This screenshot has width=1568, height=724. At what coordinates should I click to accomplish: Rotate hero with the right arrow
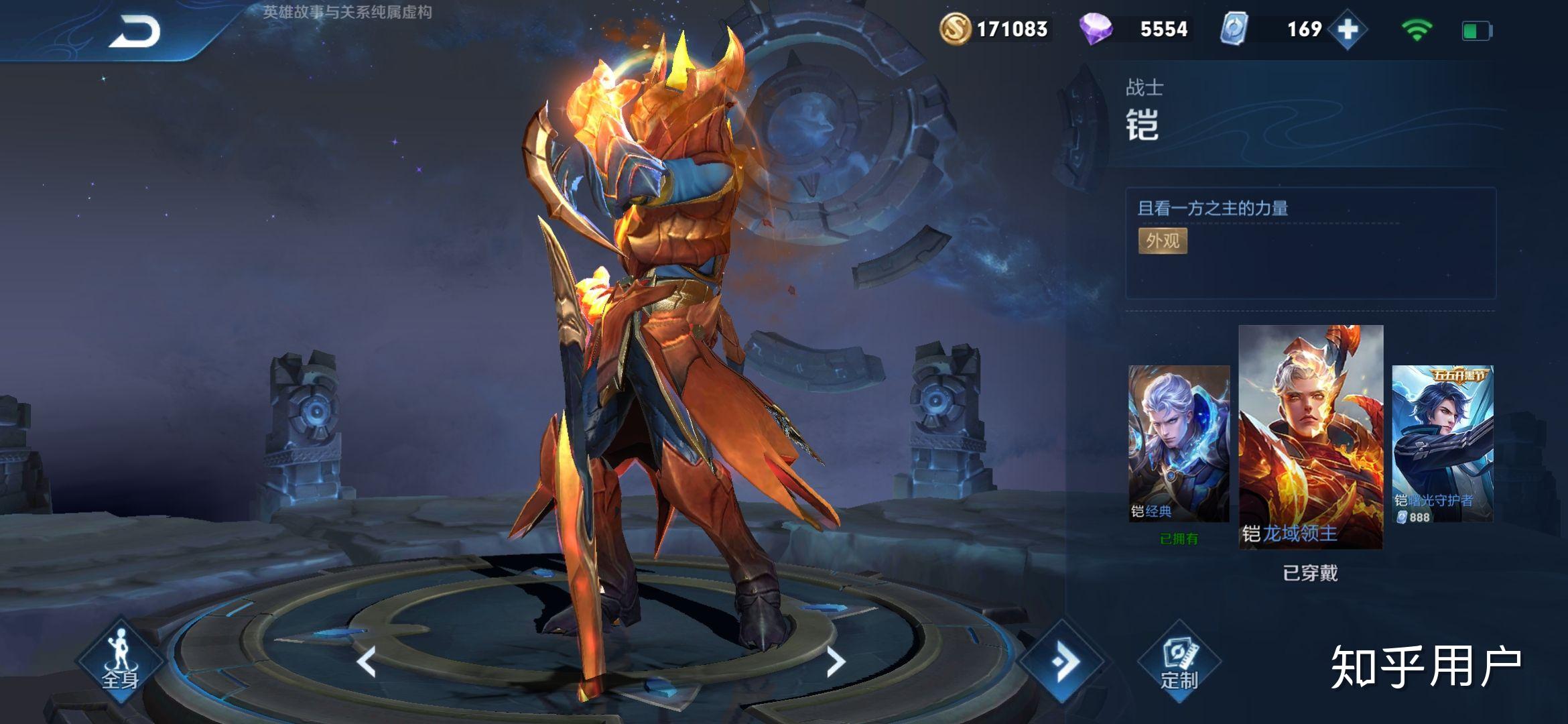[x=835, y=662]
